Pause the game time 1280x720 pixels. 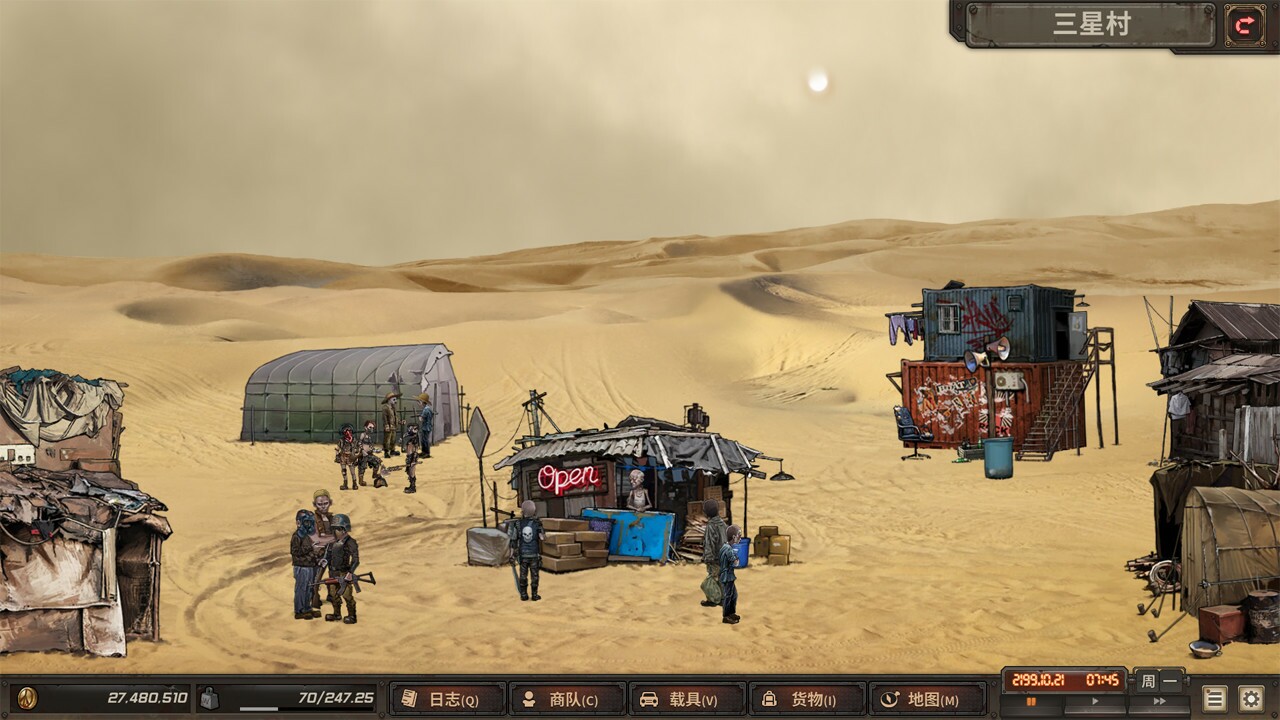point(1033,699)
